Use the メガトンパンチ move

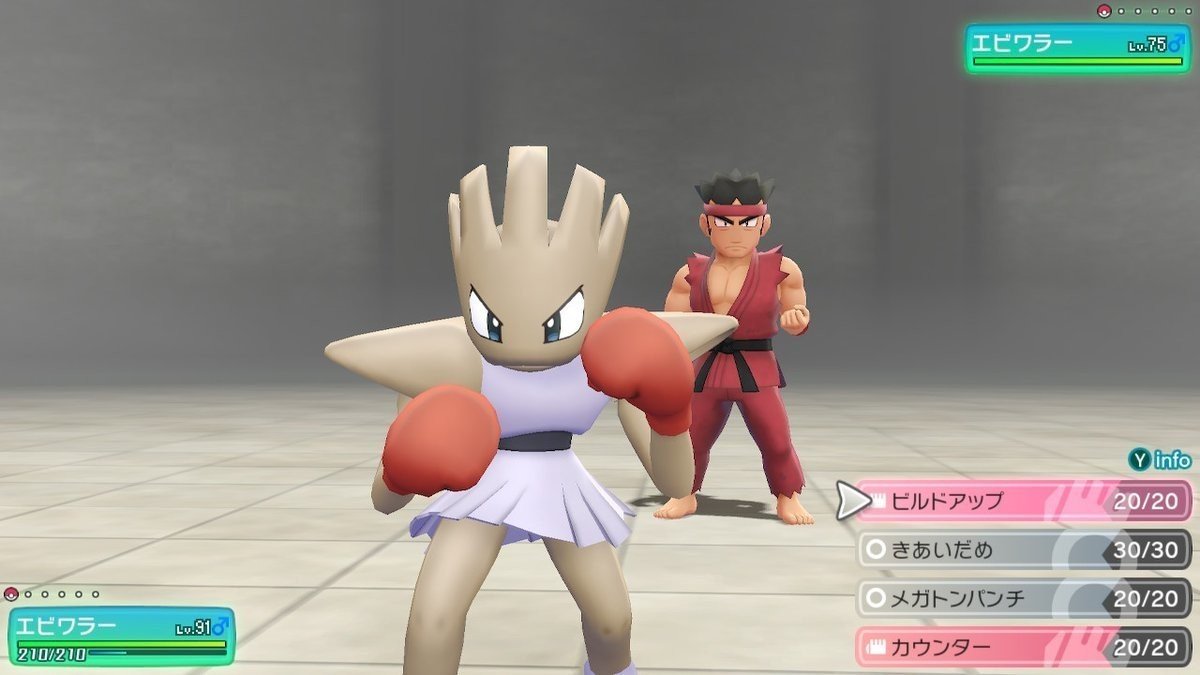(x=1020, y=598)
